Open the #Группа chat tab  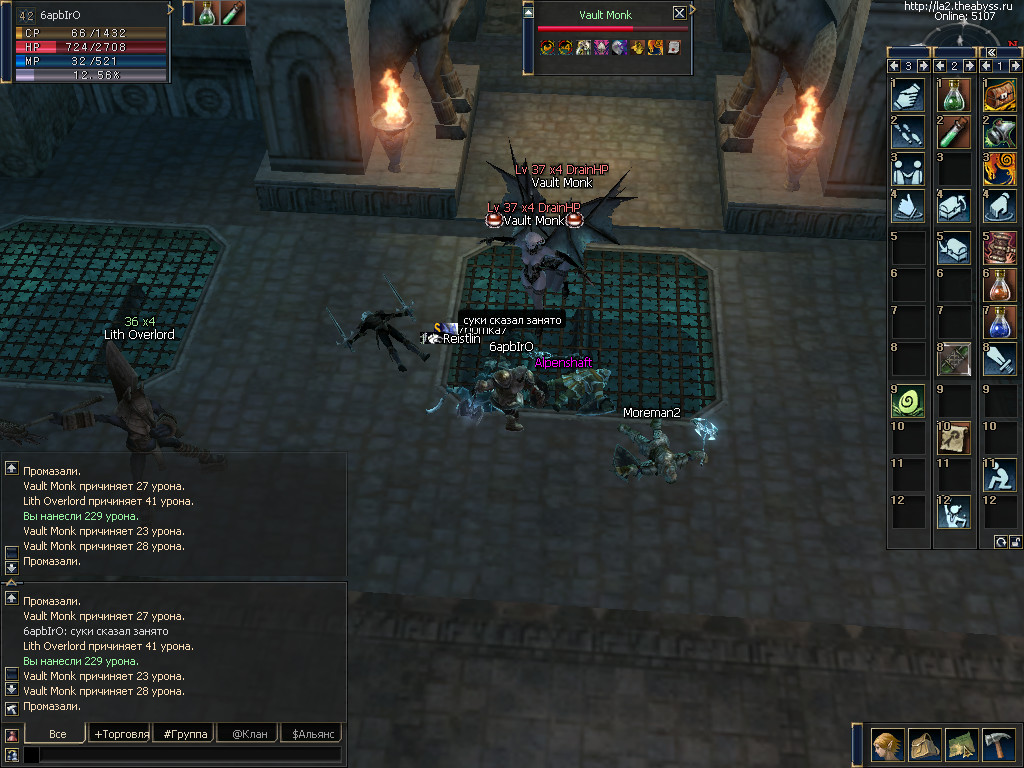[185, 734]
